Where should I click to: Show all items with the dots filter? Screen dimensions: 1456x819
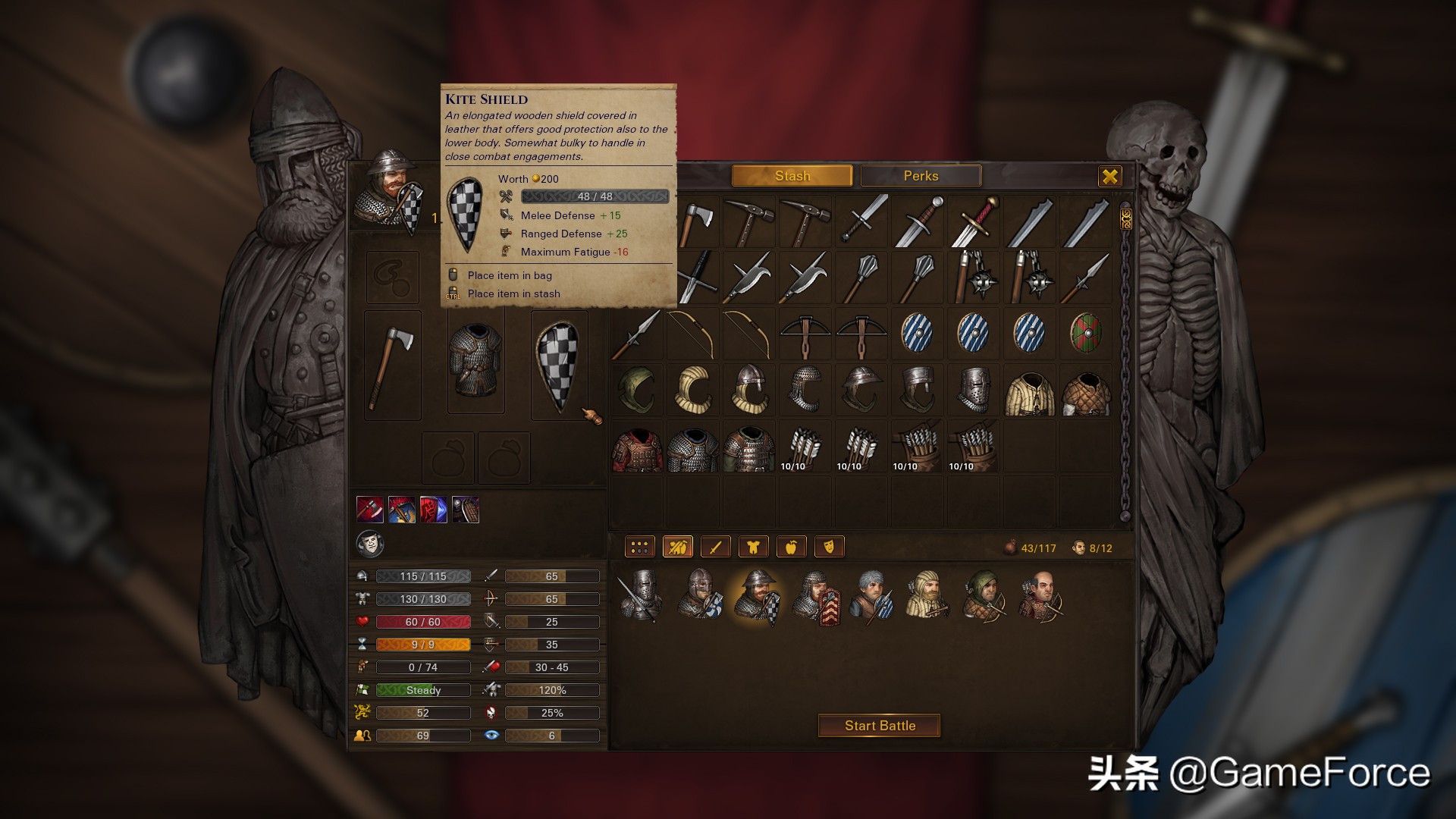point(639,547)
